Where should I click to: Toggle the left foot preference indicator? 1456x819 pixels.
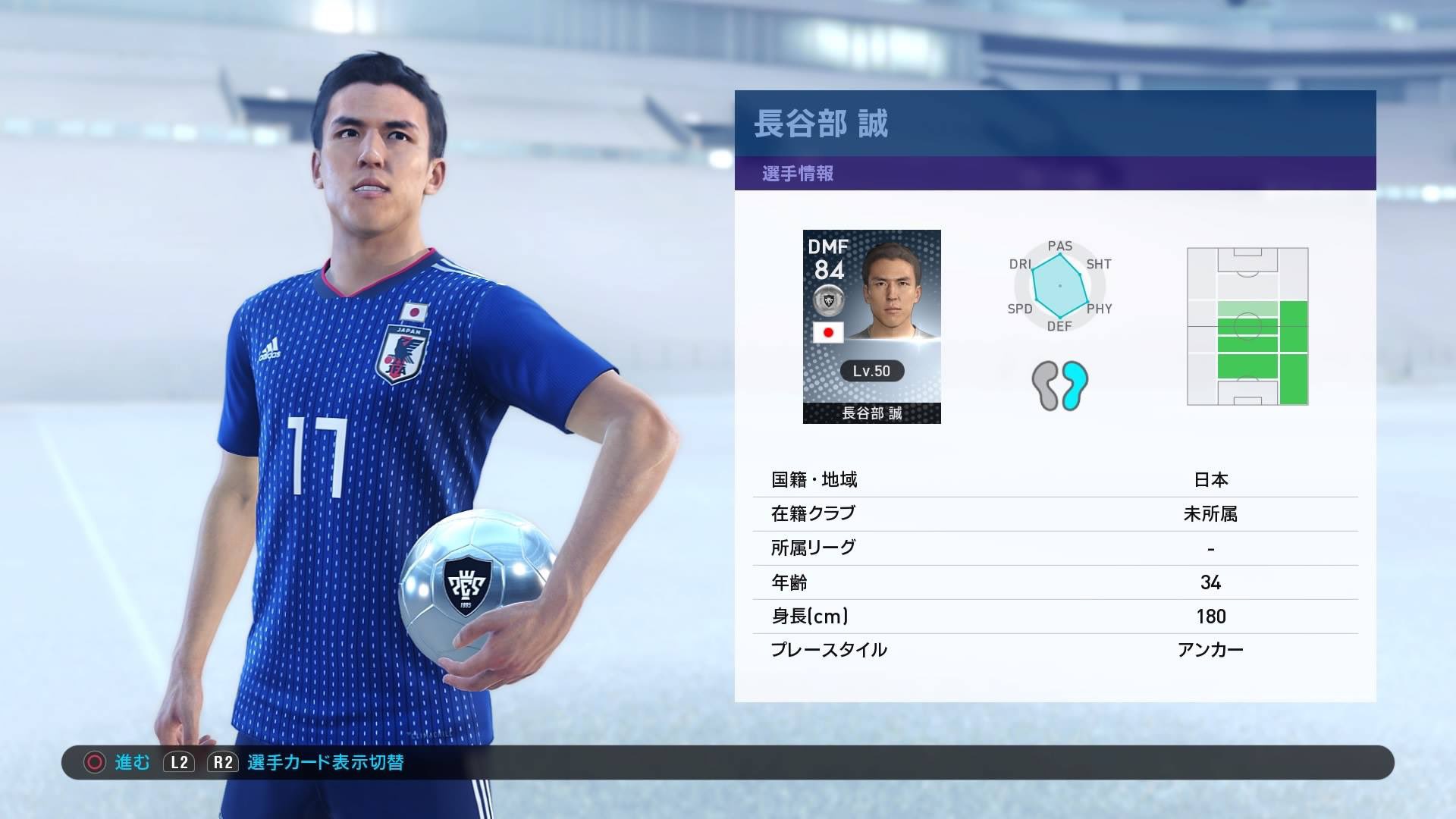[x=1046, y=385]
